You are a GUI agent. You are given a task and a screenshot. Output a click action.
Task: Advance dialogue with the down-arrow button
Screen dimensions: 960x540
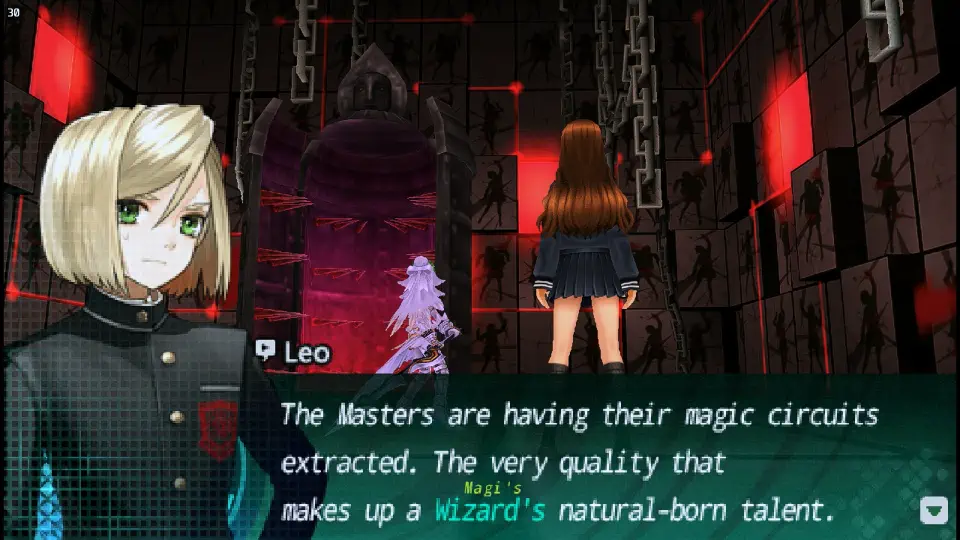tap(933, 510)
